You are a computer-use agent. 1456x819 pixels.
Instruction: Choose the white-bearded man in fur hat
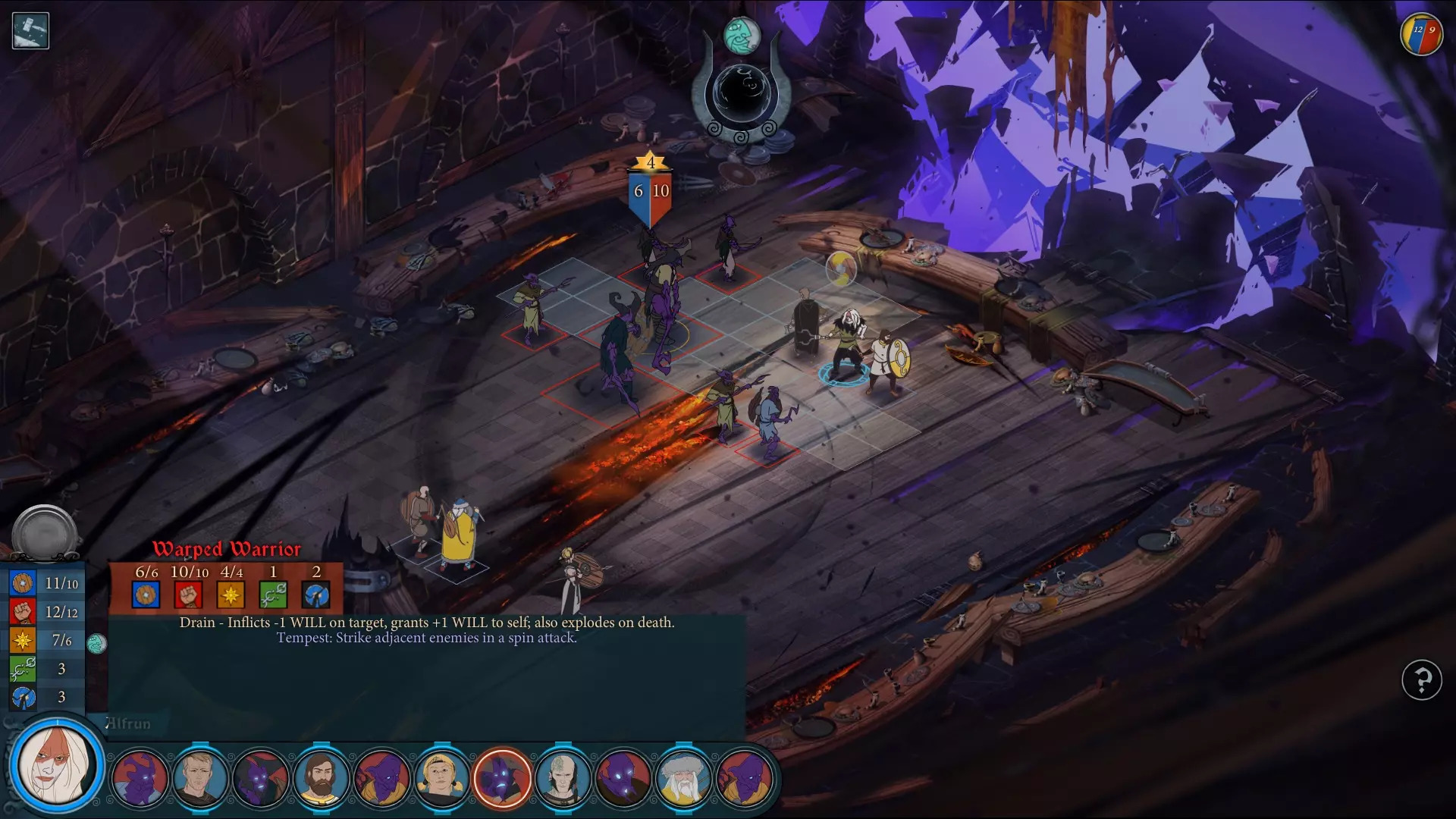pyautogui.click(x=682, y=778)
